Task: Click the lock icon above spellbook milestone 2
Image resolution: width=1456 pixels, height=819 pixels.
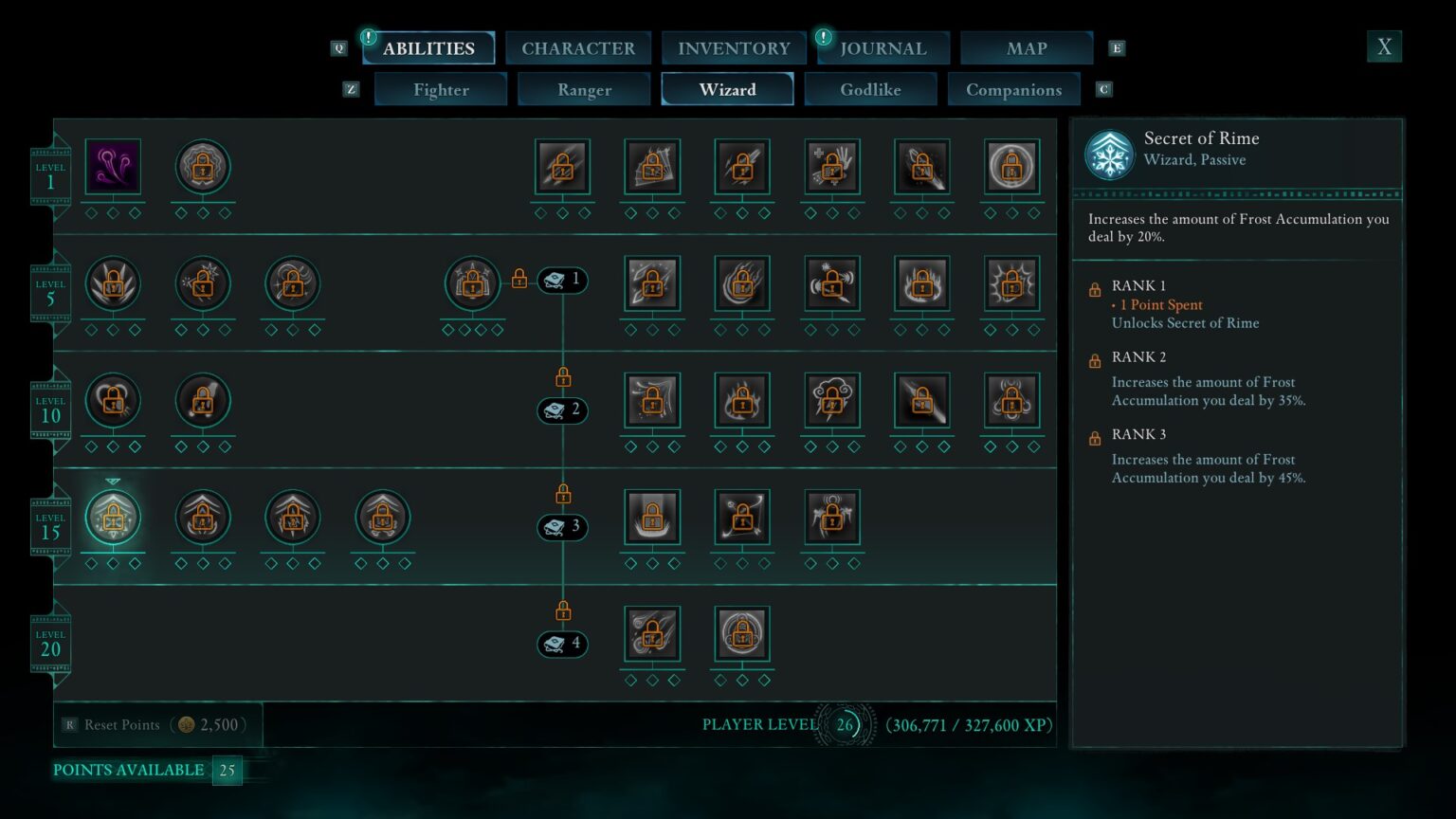Action: pyautogui.click(x=562, y=376)
